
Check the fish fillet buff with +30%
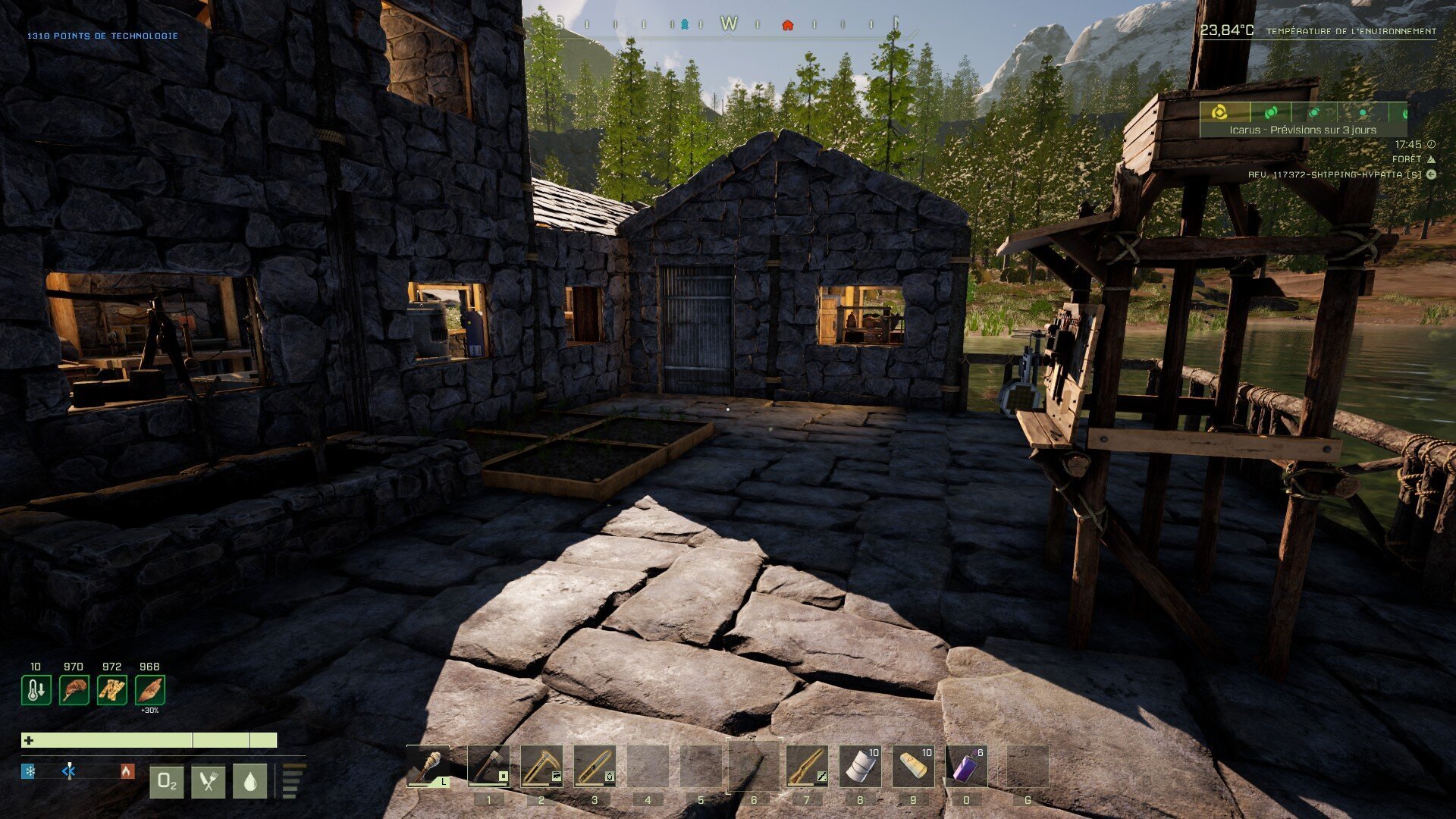pos(149,690)
